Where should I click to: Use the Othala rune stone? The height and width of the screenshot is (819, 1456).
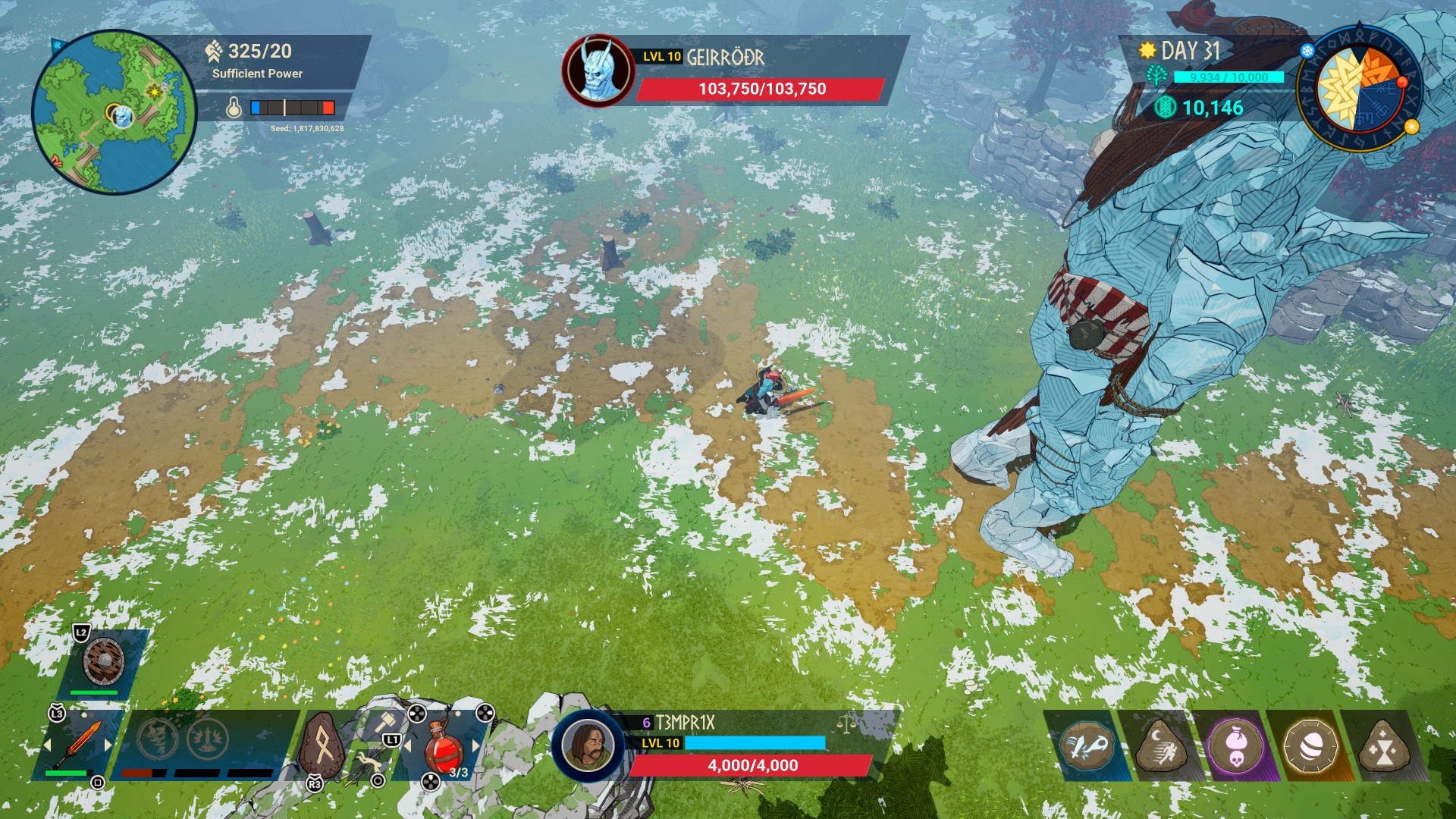324,746
